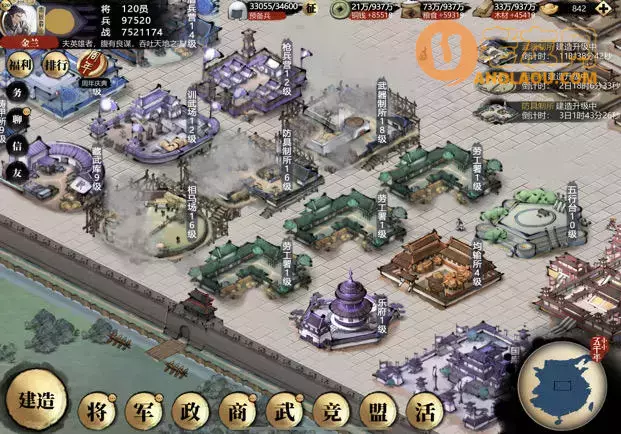Open the 武 martial menu
The height and width of the screenshot is (434, 621).
(x=282, y=410)
